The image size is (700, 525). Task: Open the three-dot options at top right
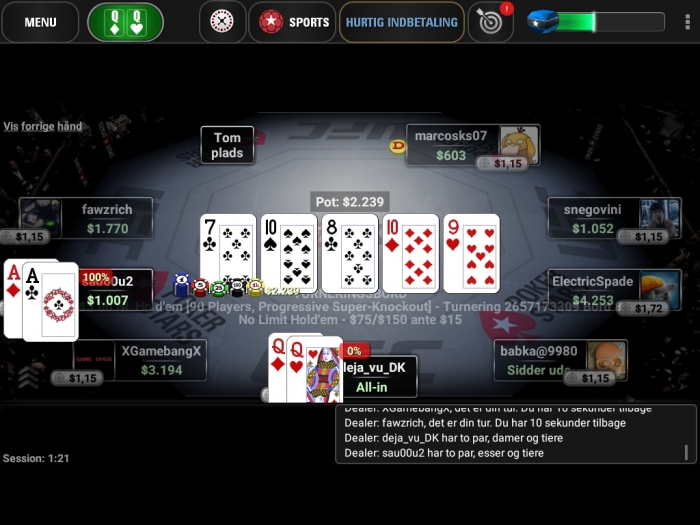tap(686, 22)
